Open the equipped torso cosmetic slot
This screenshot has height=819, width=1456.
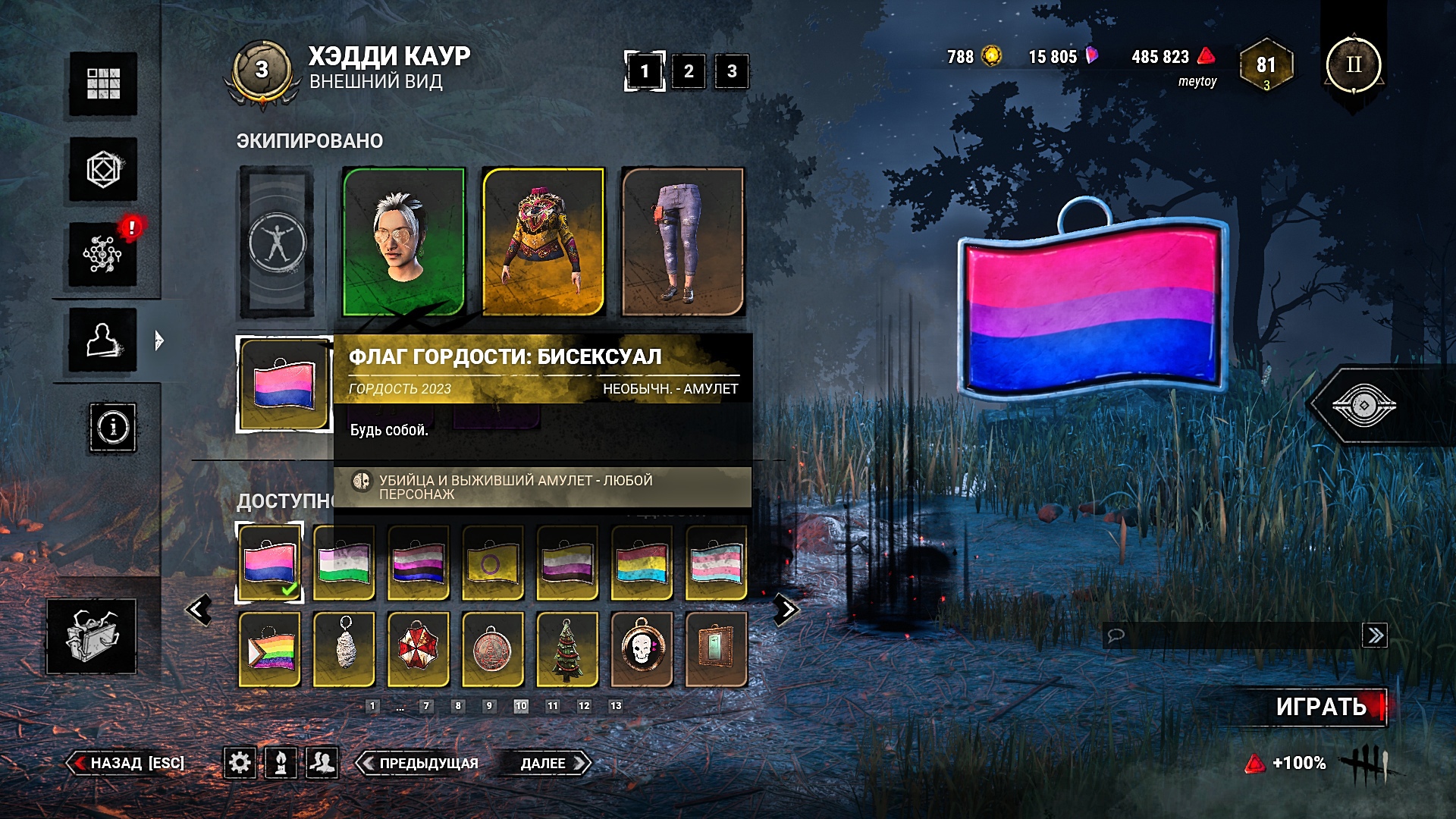click(543, 241)
